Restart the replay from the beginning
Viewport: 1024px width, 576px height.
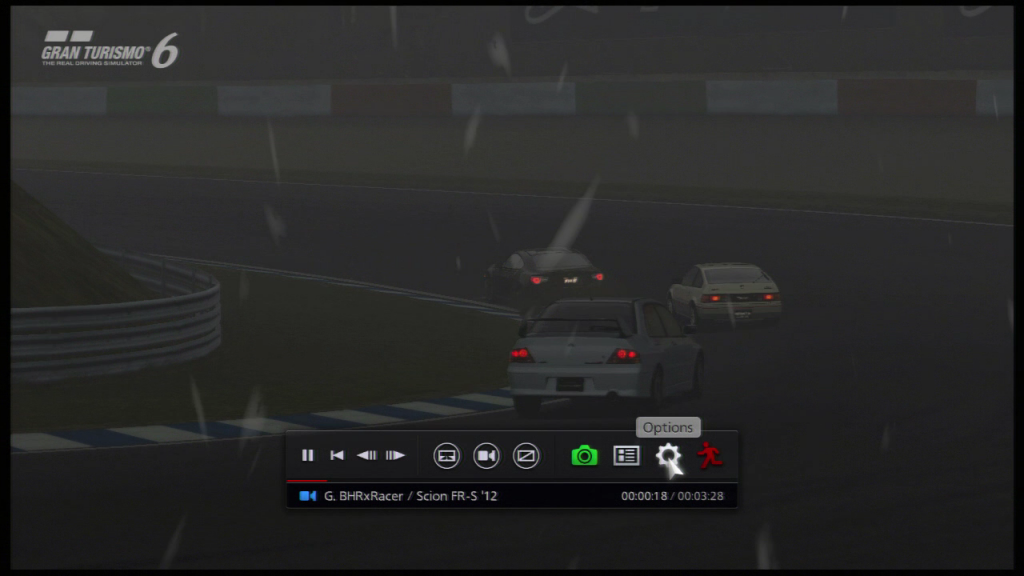click(x=337, y=456)
